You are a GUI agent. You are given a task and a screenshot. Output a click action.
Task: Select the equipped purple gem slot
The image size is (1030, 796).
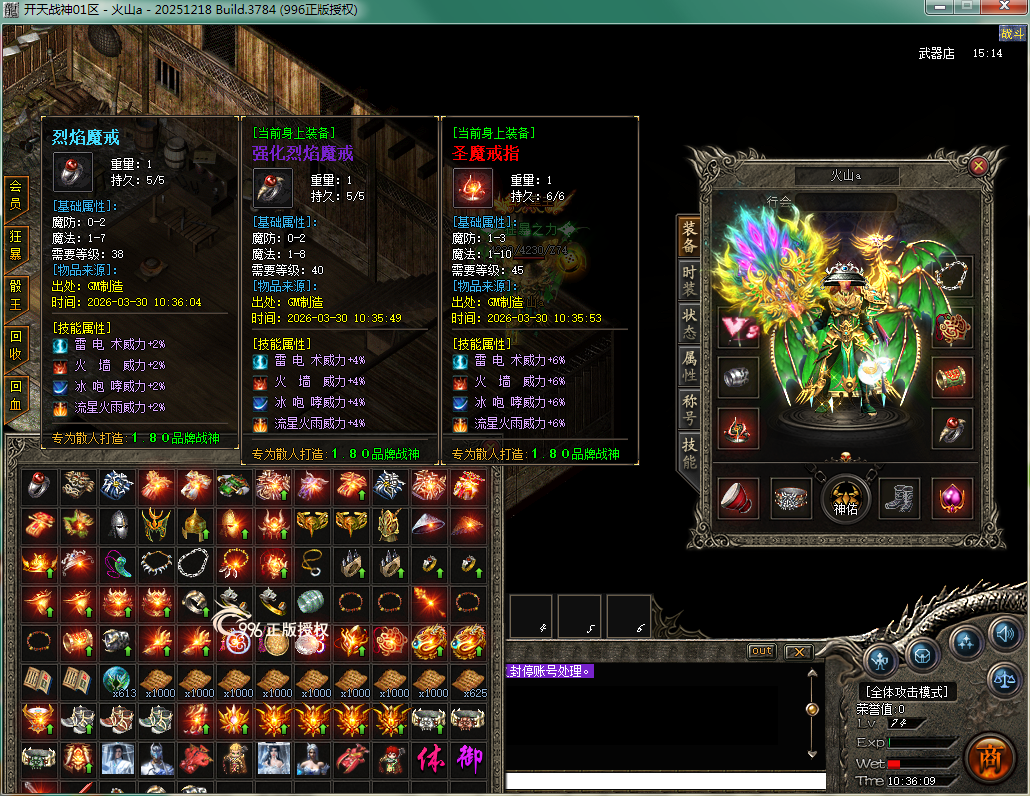[x=952, y=498]
